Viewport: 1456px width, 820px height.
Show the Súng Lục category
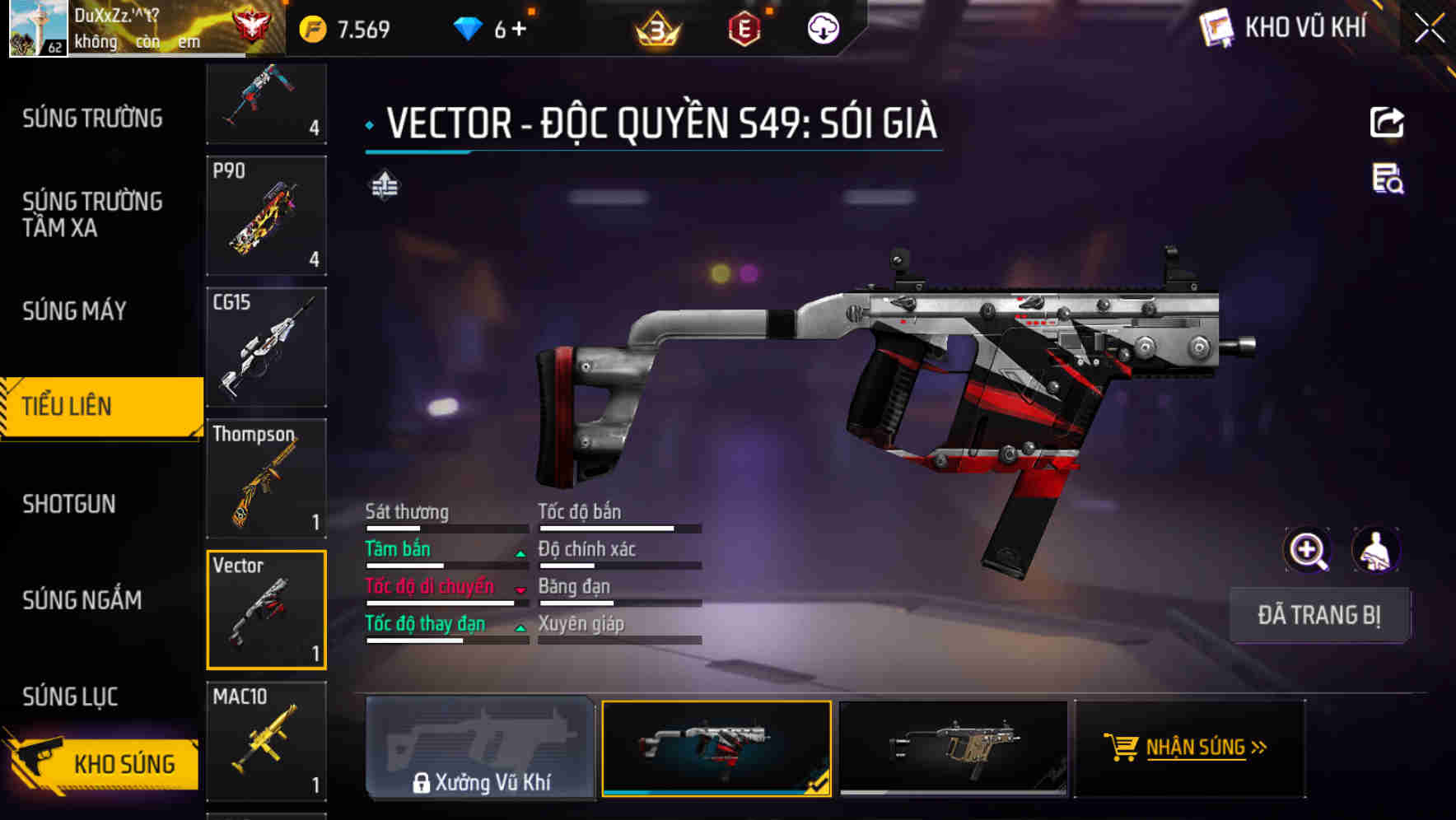(70, 697)
